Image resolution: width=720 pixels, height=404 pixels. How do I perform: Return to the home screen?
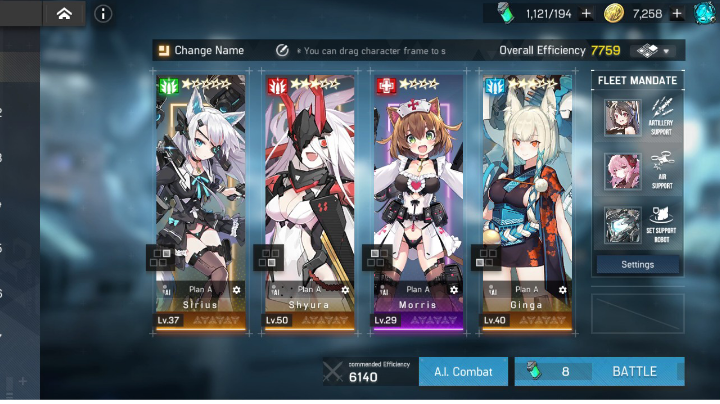coord(64,14)
